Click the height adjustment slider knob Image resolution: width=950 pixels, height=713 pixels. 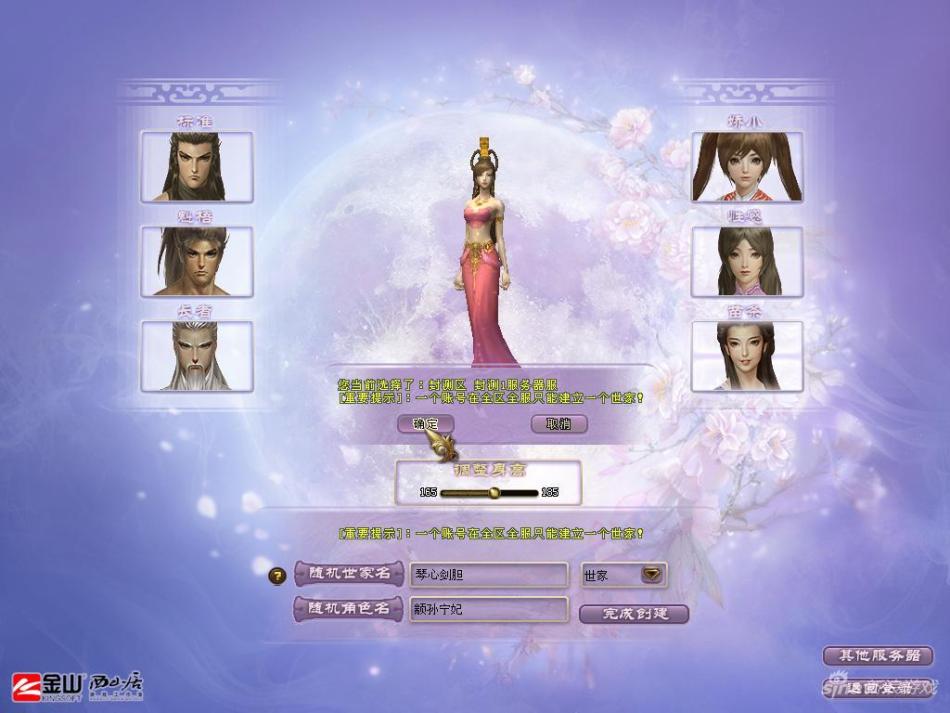[x=493, y=492]
